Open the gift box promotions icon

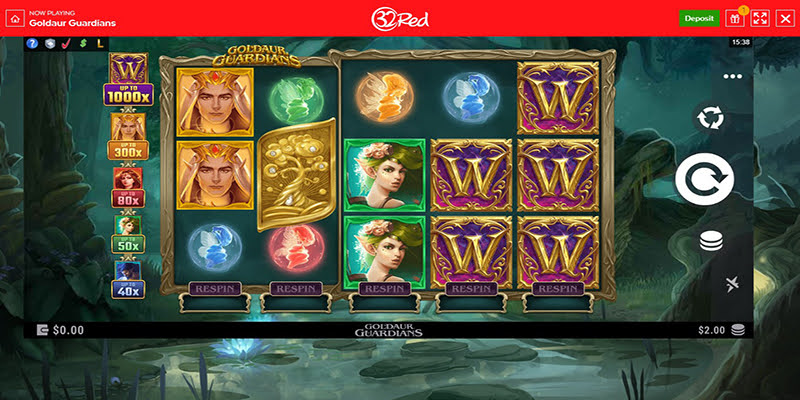point(735,18)
